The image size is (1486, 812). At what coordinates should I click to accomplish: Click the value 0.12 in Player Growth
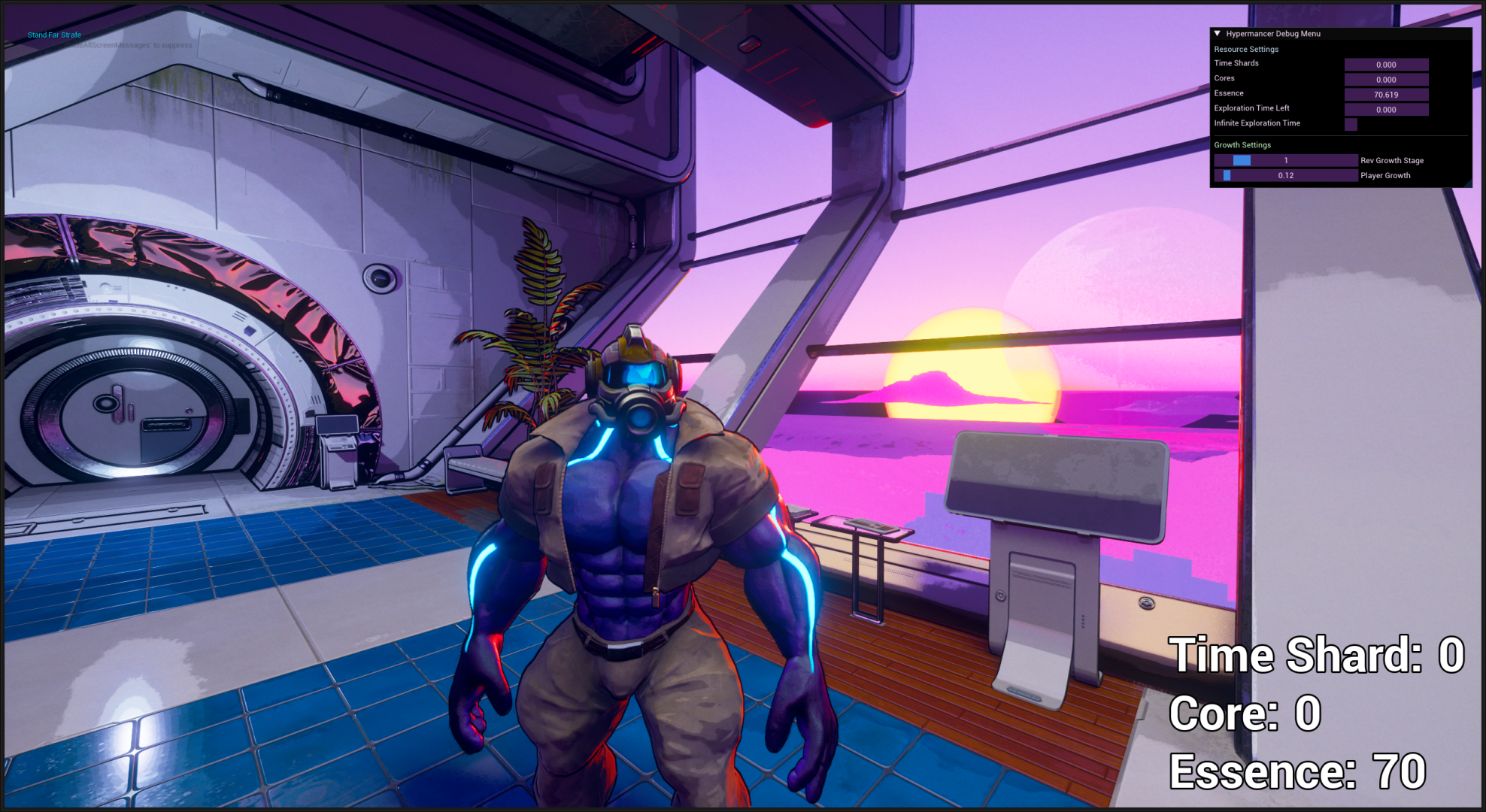1287,175
